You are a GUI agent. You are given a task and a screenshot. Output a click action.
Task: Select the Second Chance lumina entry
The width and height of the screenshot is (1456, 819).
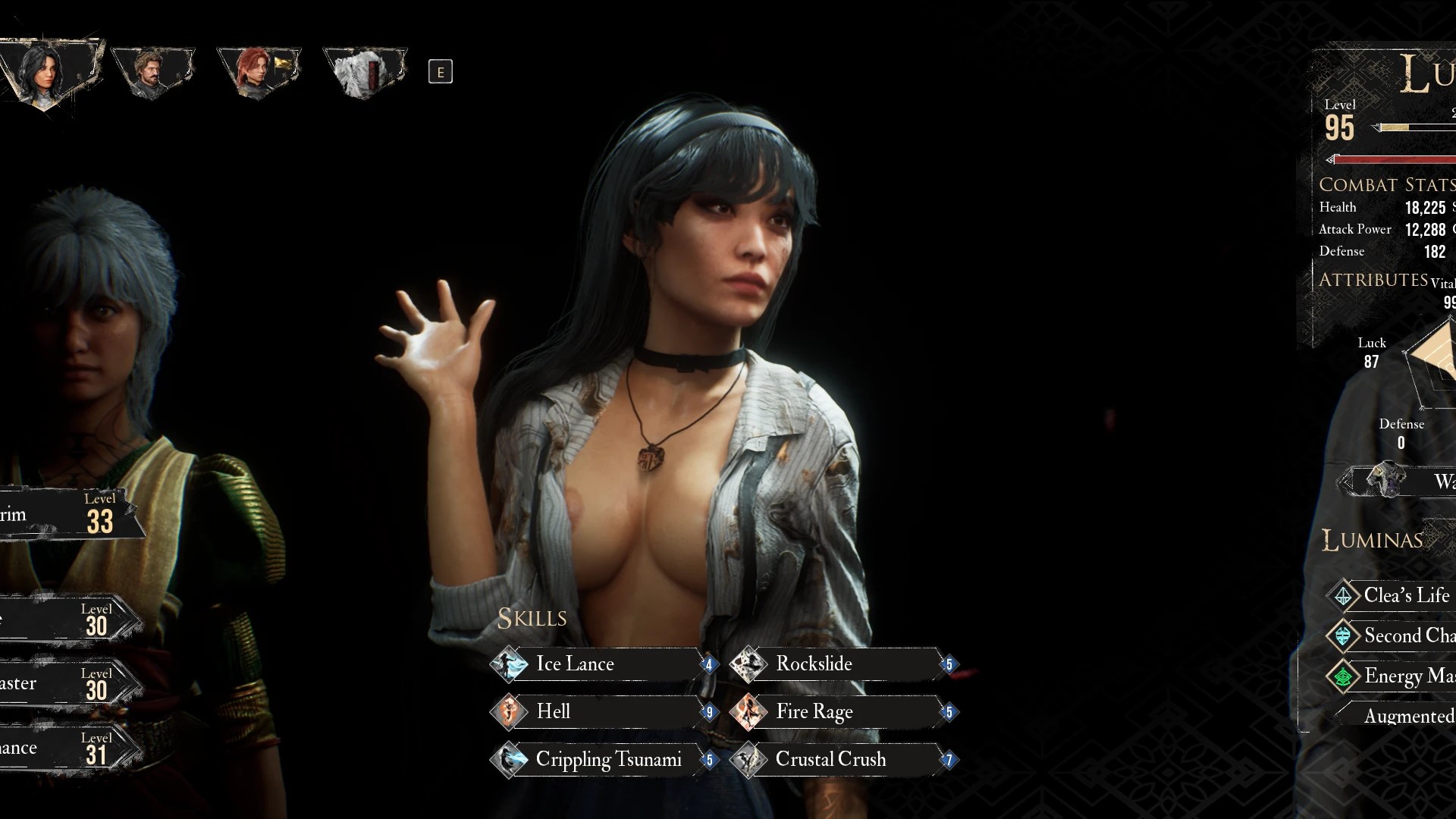[1395, 635]
